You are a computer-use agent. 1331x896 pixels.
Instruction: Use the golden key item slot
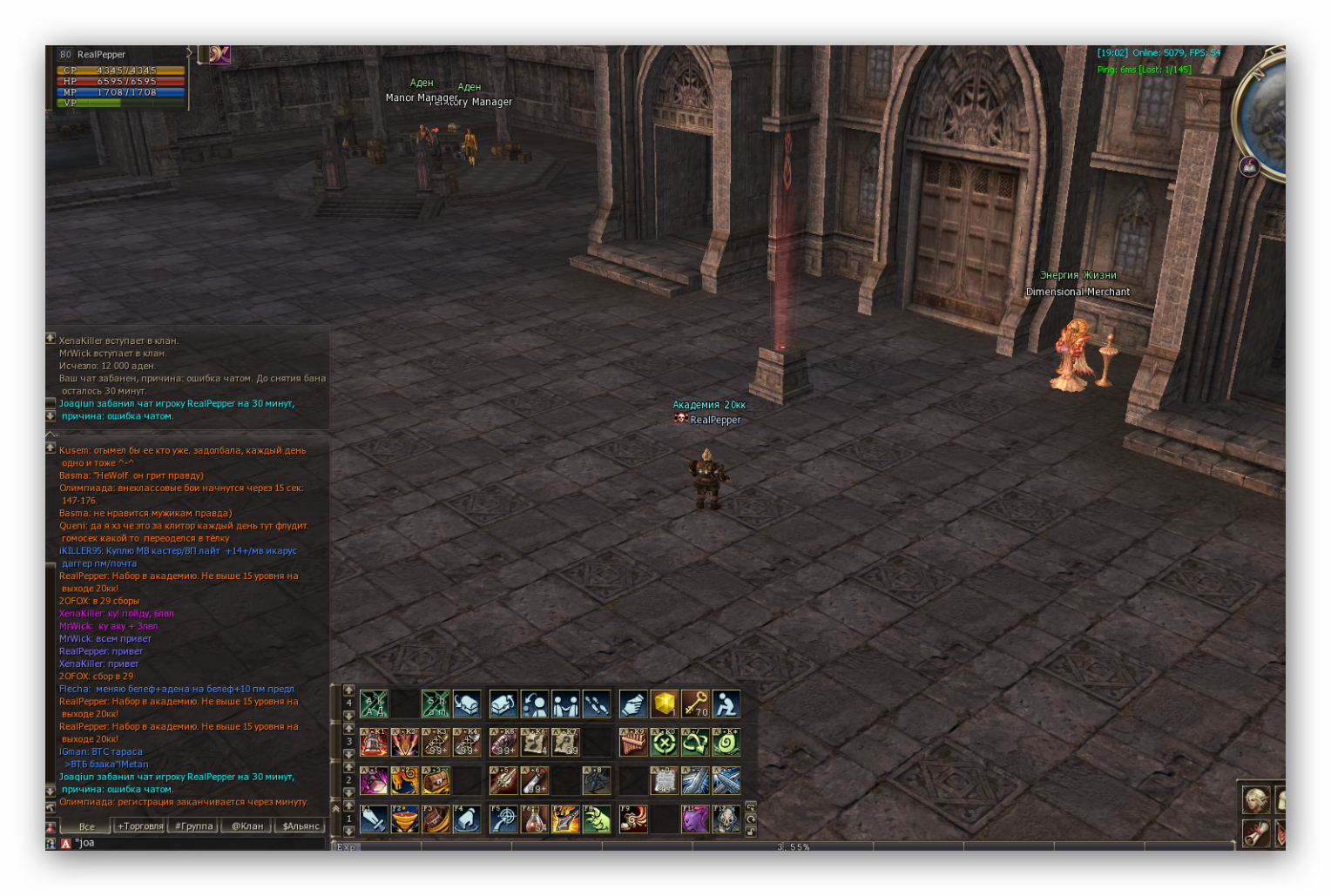695,704
